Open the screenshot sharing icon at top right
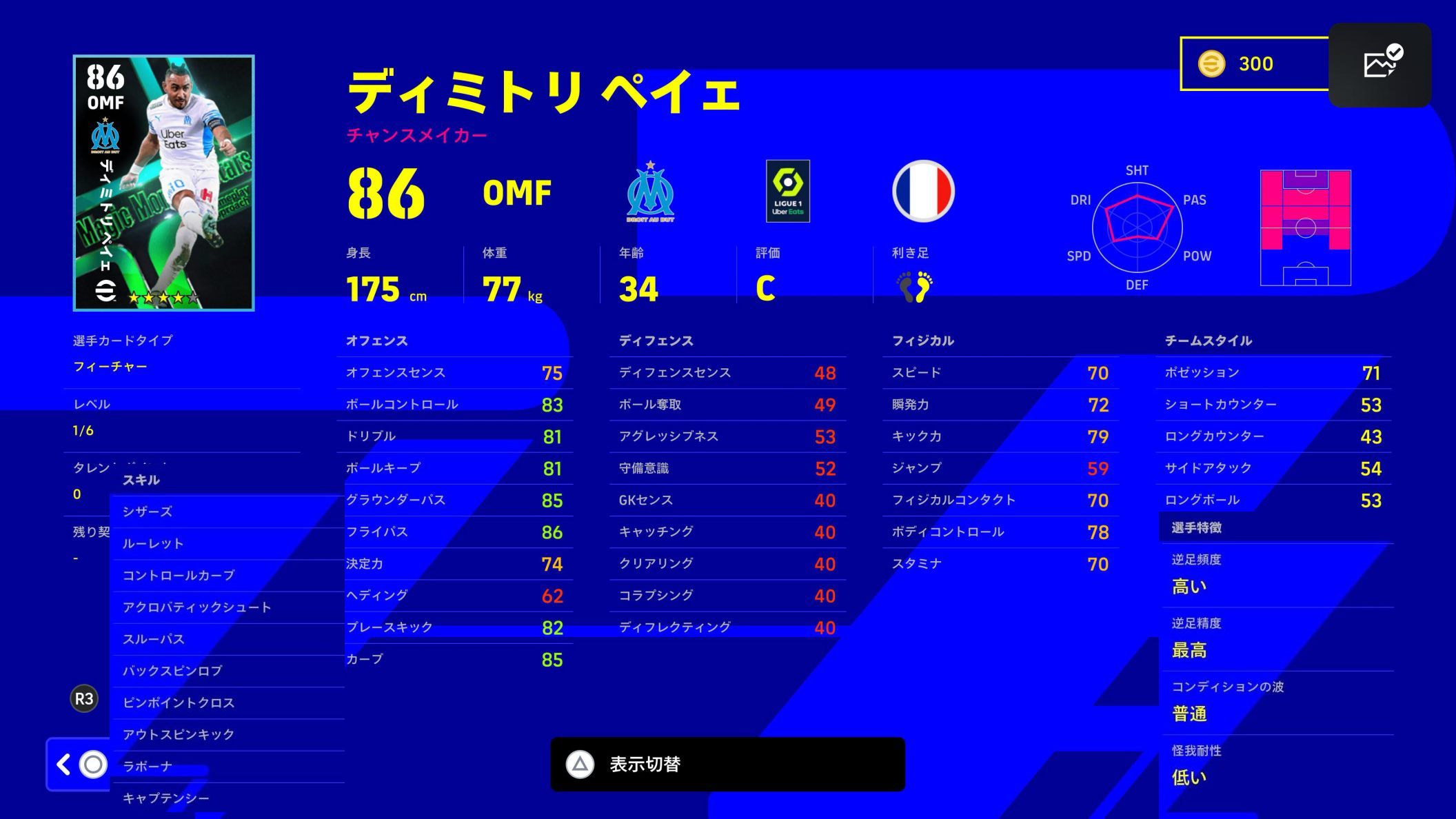This screenshot has height=819, width=1456. coord(1380,64)
